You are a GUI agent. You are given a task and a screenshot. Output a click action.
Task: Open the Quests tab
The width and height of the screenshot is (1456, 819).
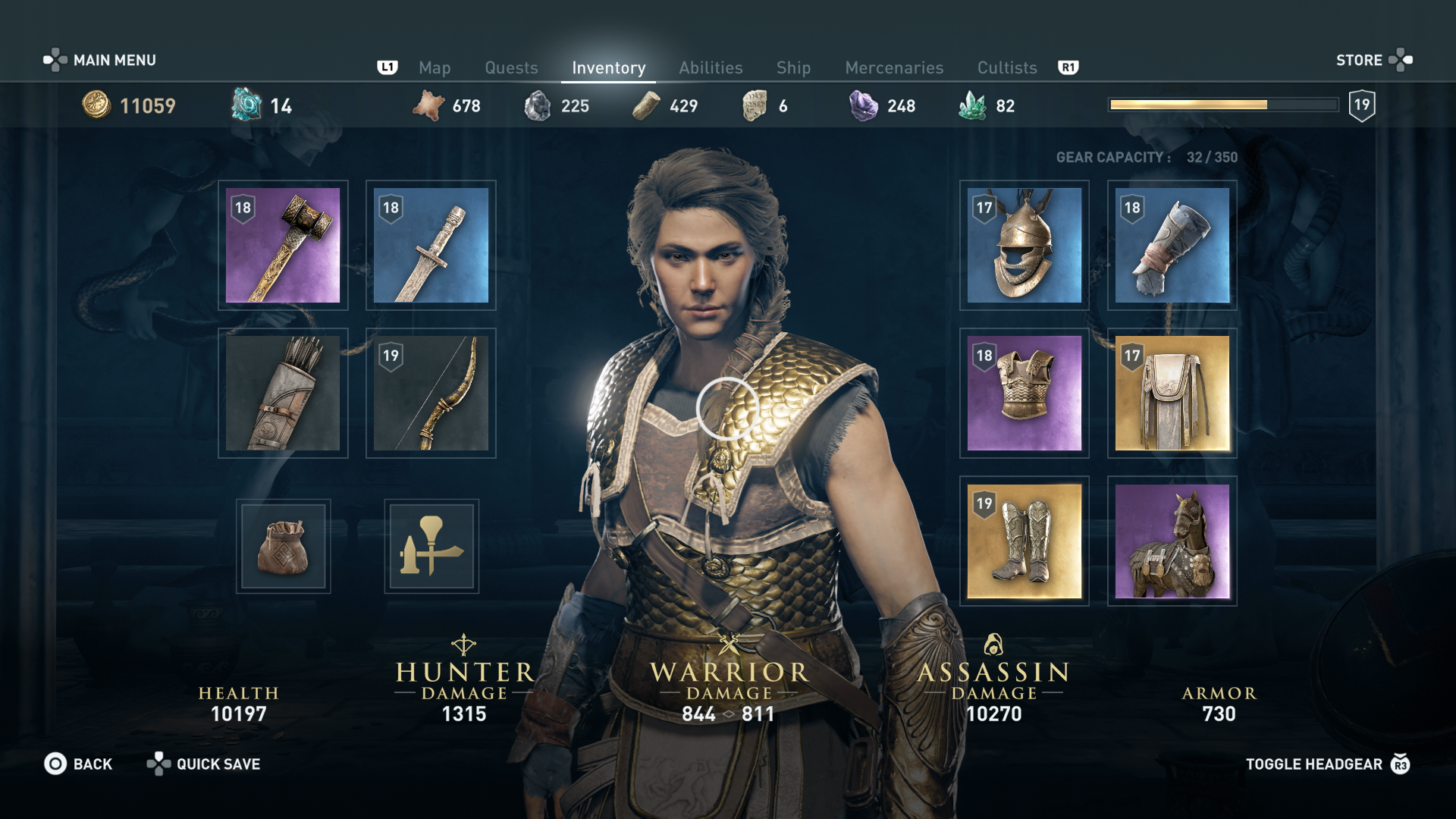click(x=511, y=68)
